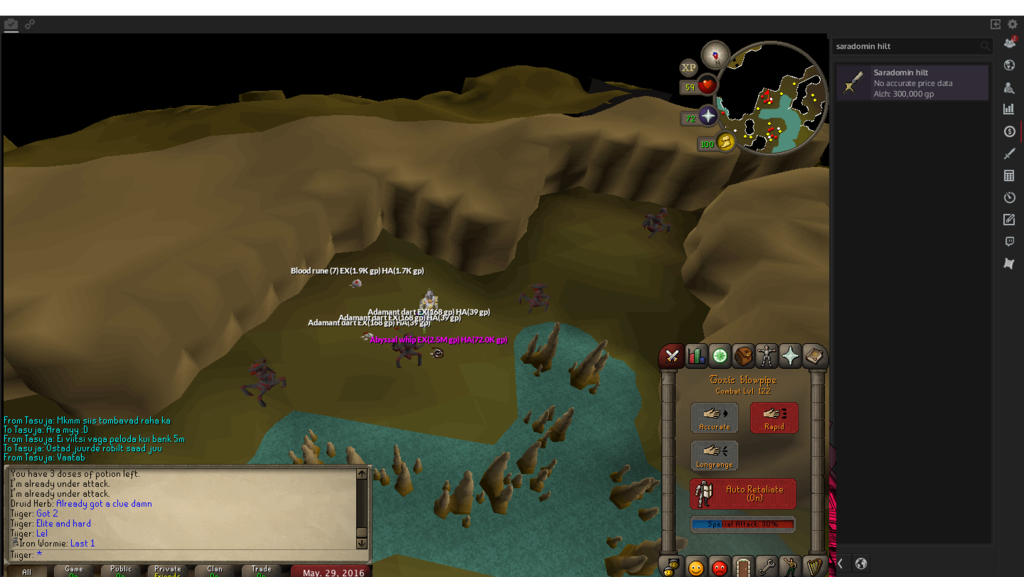
Task: Select the Saradomin hilt search result
Action: click(912, 83)
